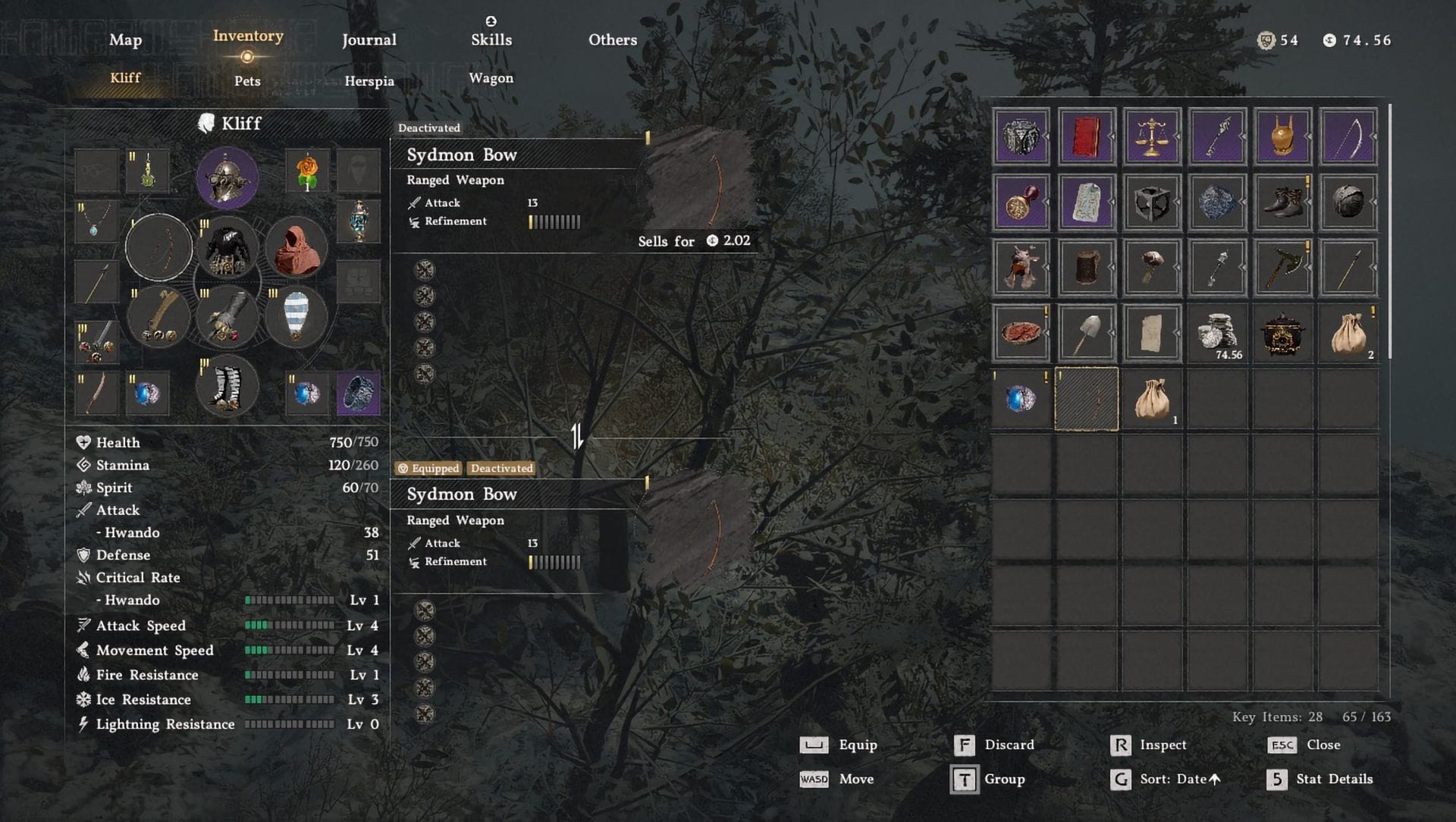Change sorting with Sort: Date

(x=1166, y=780)
